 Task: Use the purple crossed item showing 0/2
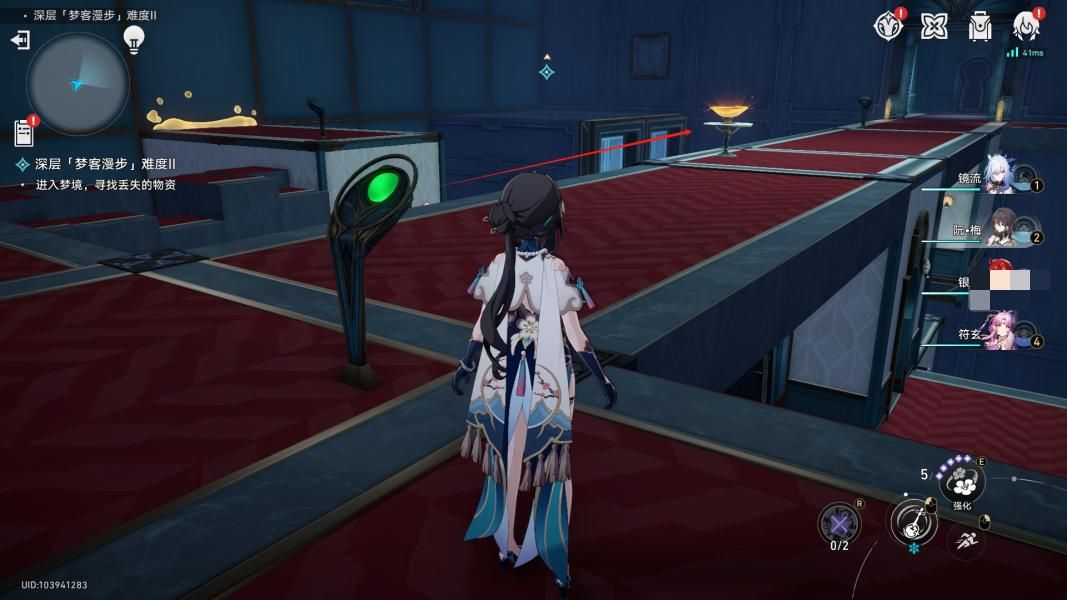point(839,523)
